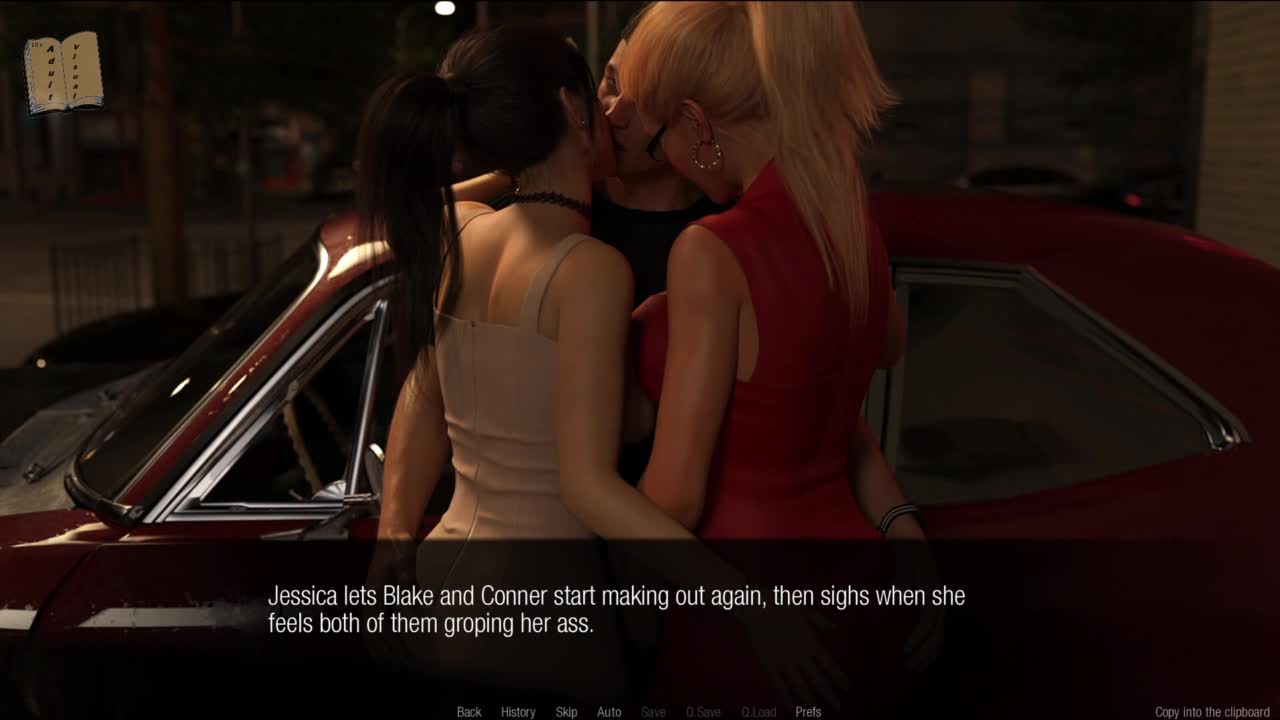Open the History log
Screen dimensions: 1280x720
tap(518, 712)
